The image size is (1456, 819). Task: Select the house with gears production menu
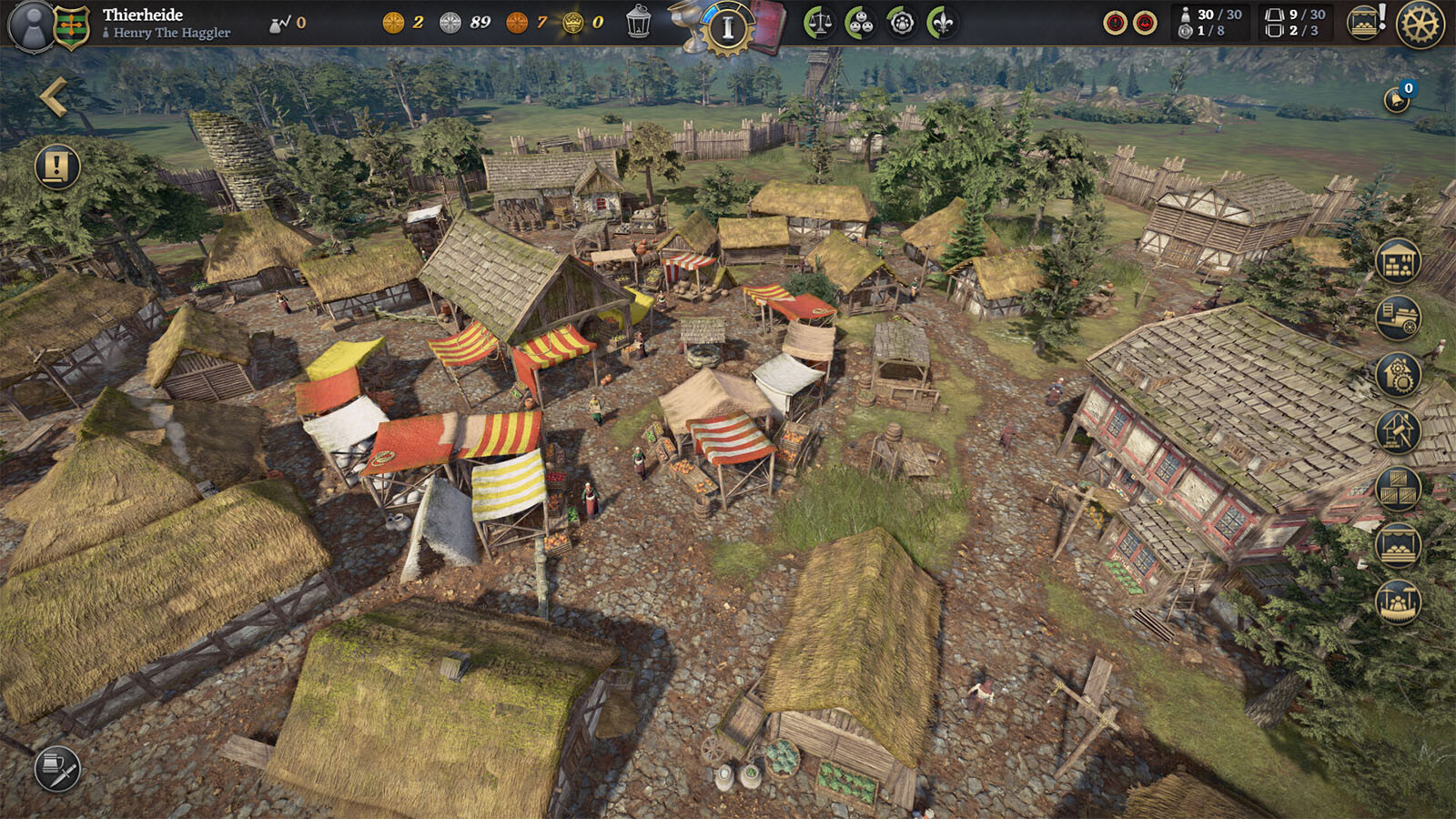[1398, 375]
